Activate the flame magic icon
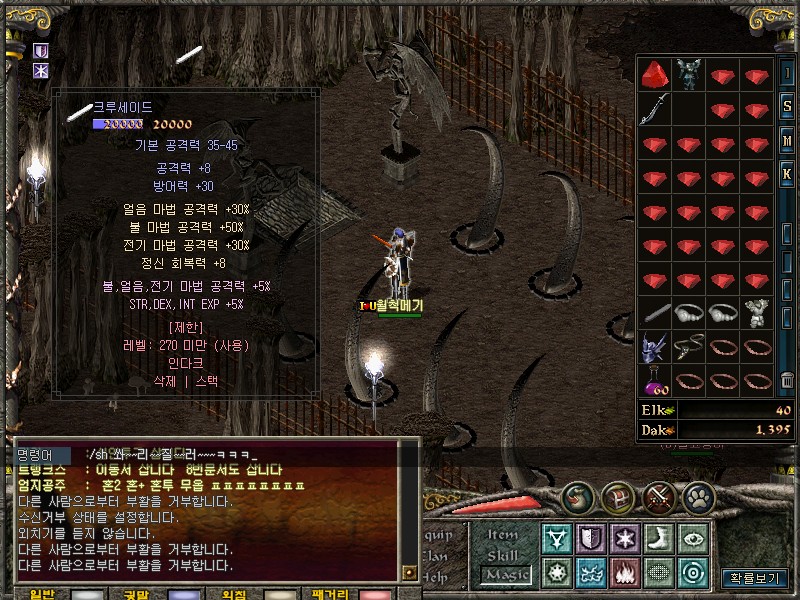 (625, 573)
